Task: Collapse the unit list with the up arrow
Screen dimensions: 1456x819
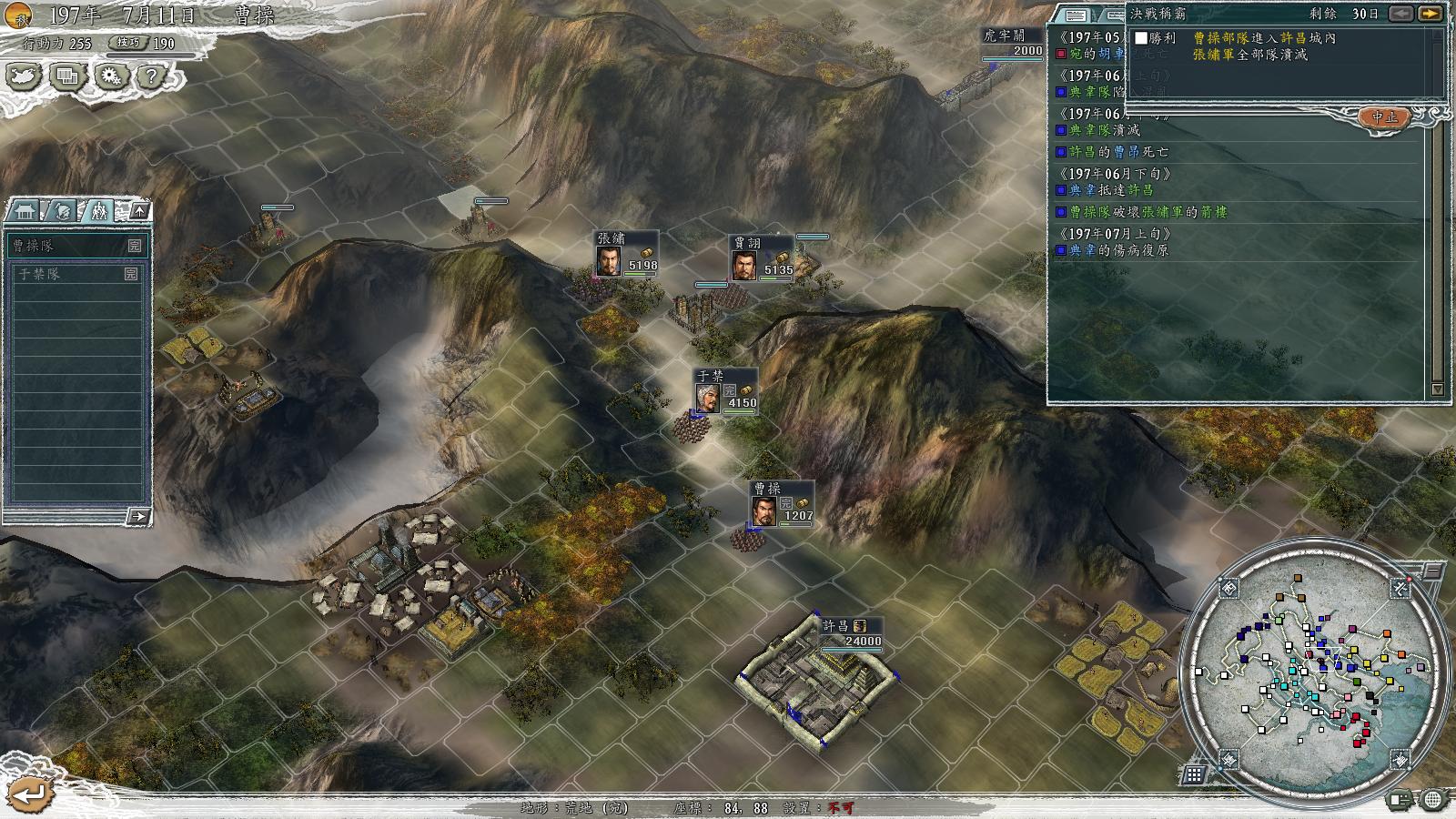Action: point(139,210)
